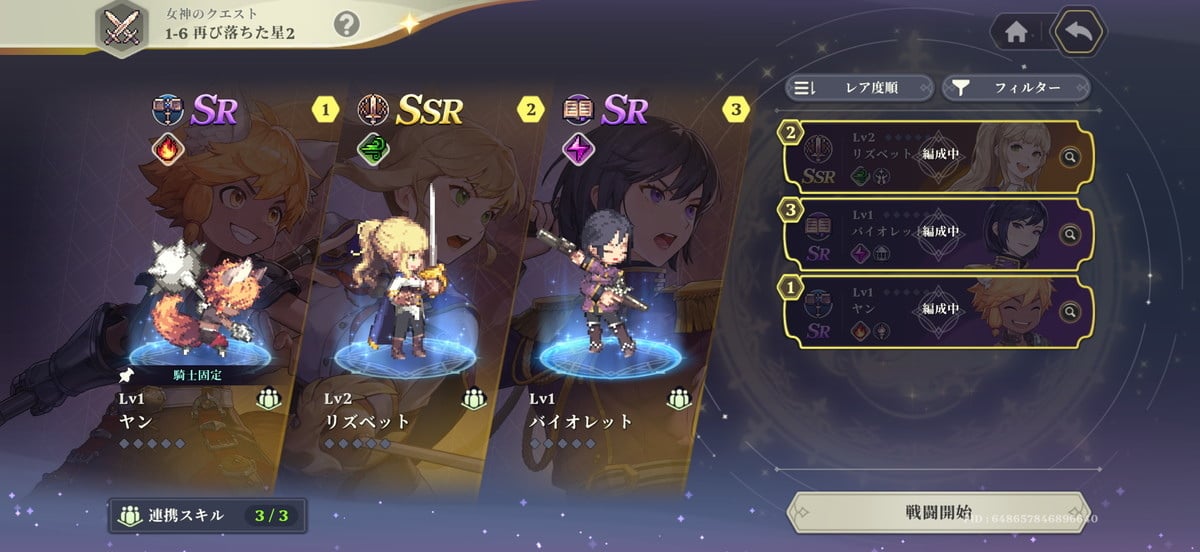Choose the バイオレット party slot
The height and width of the screenshot is (552, 1200).
(x=610, y=300)
